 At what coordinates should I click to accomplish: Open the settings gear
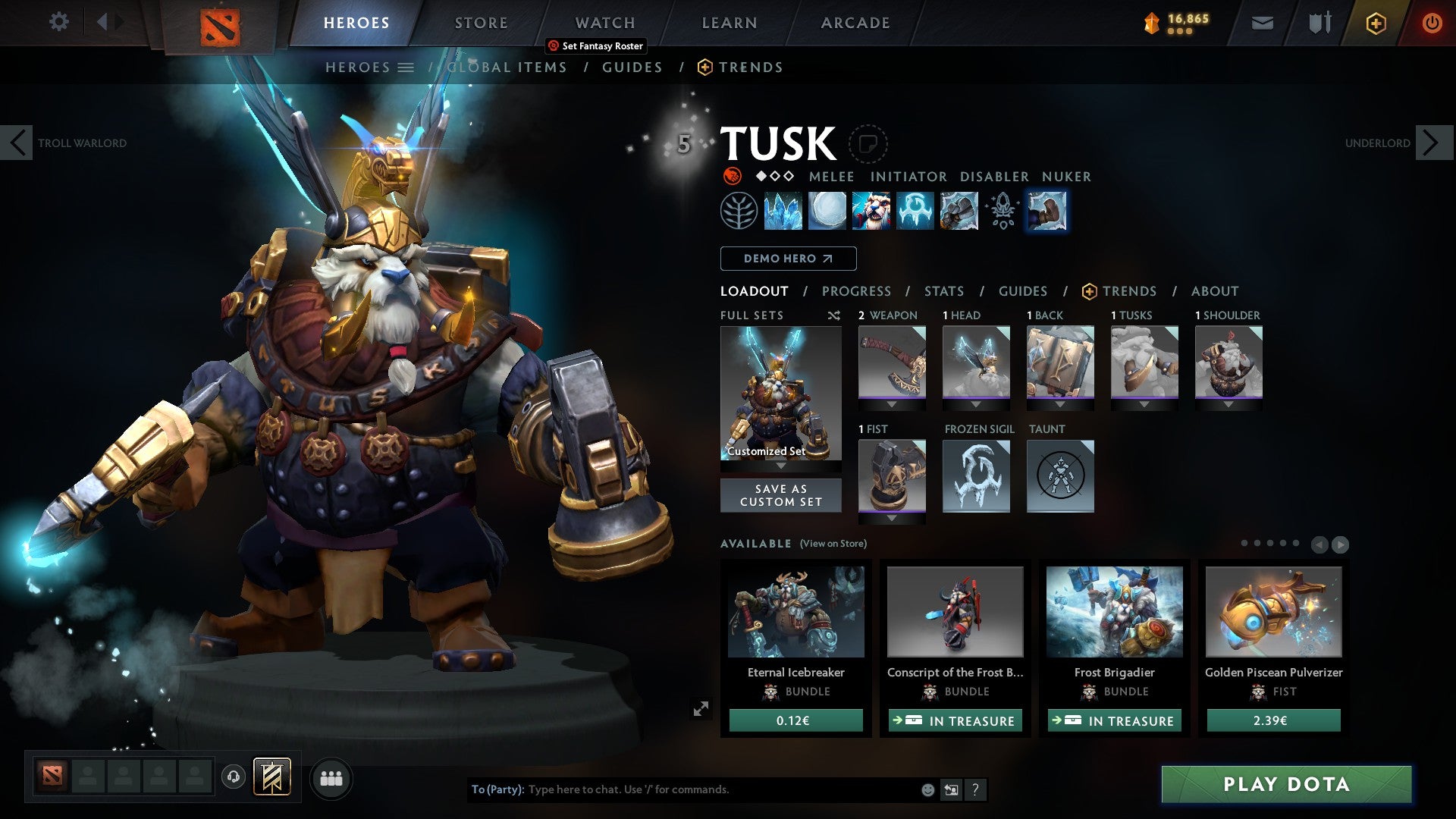pyautogui.click(x=58, y=22)
